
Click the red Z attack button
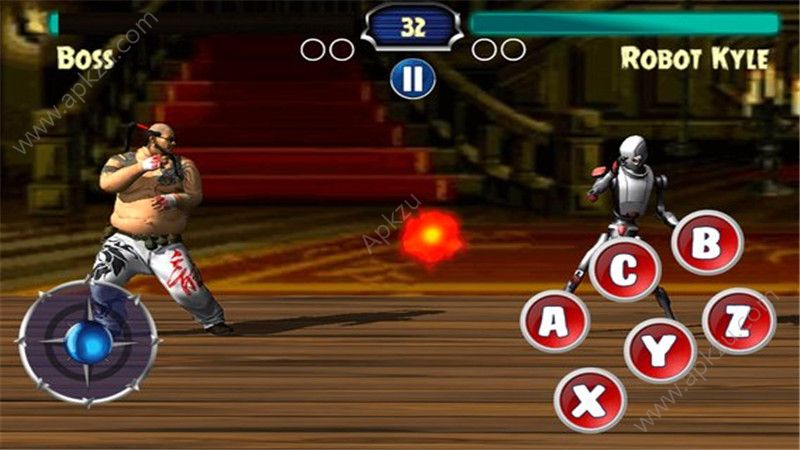pos(739,321)
